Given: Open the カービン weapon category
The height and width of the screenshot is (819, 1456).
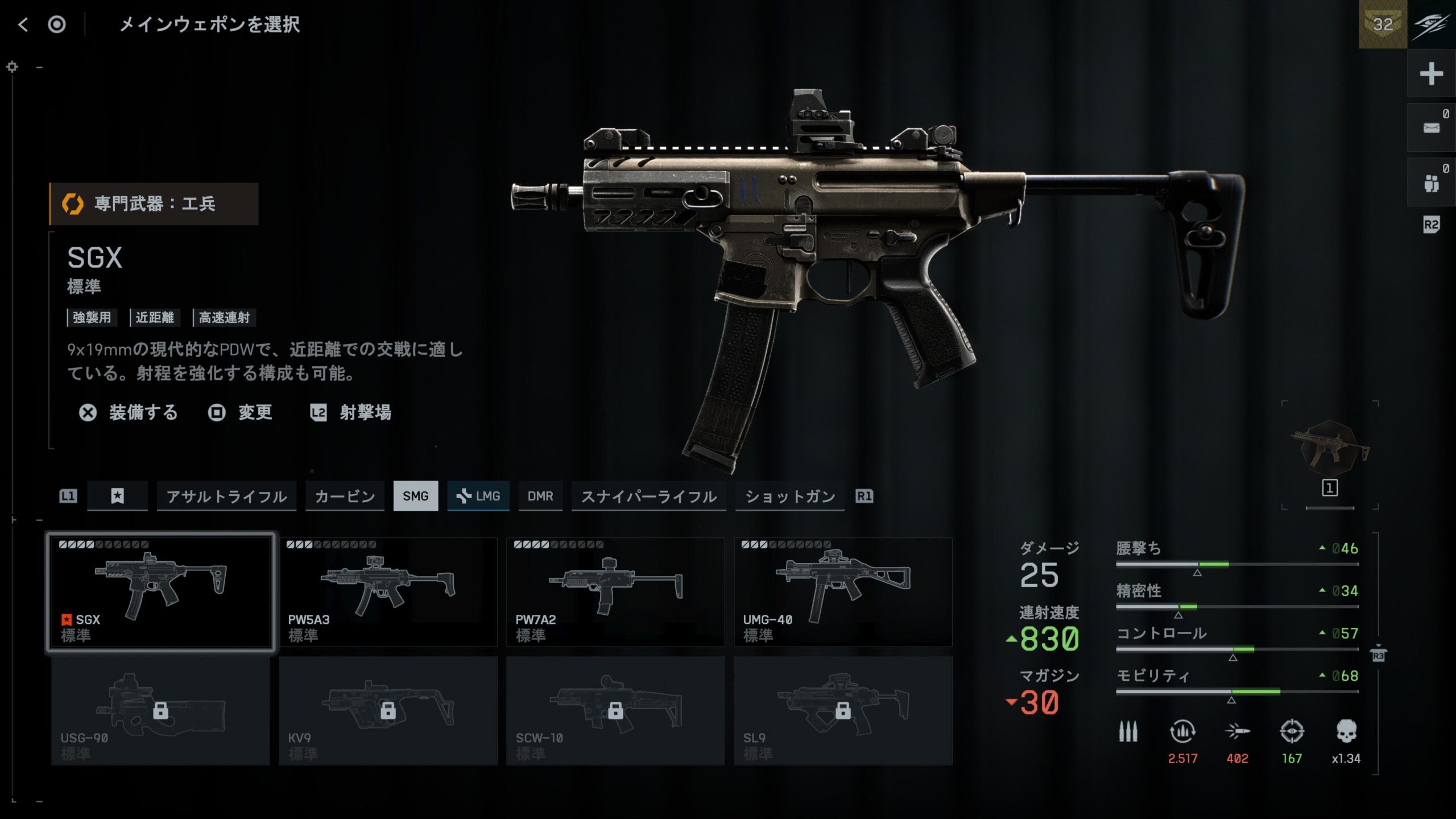Looking at the screenshot, I should pyautogui.click(x=345, y=496).
